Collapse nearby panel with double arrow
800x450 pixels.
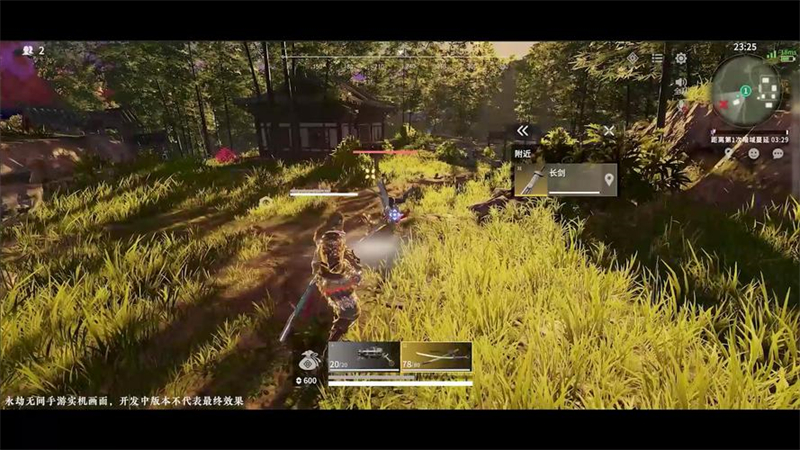522,131
